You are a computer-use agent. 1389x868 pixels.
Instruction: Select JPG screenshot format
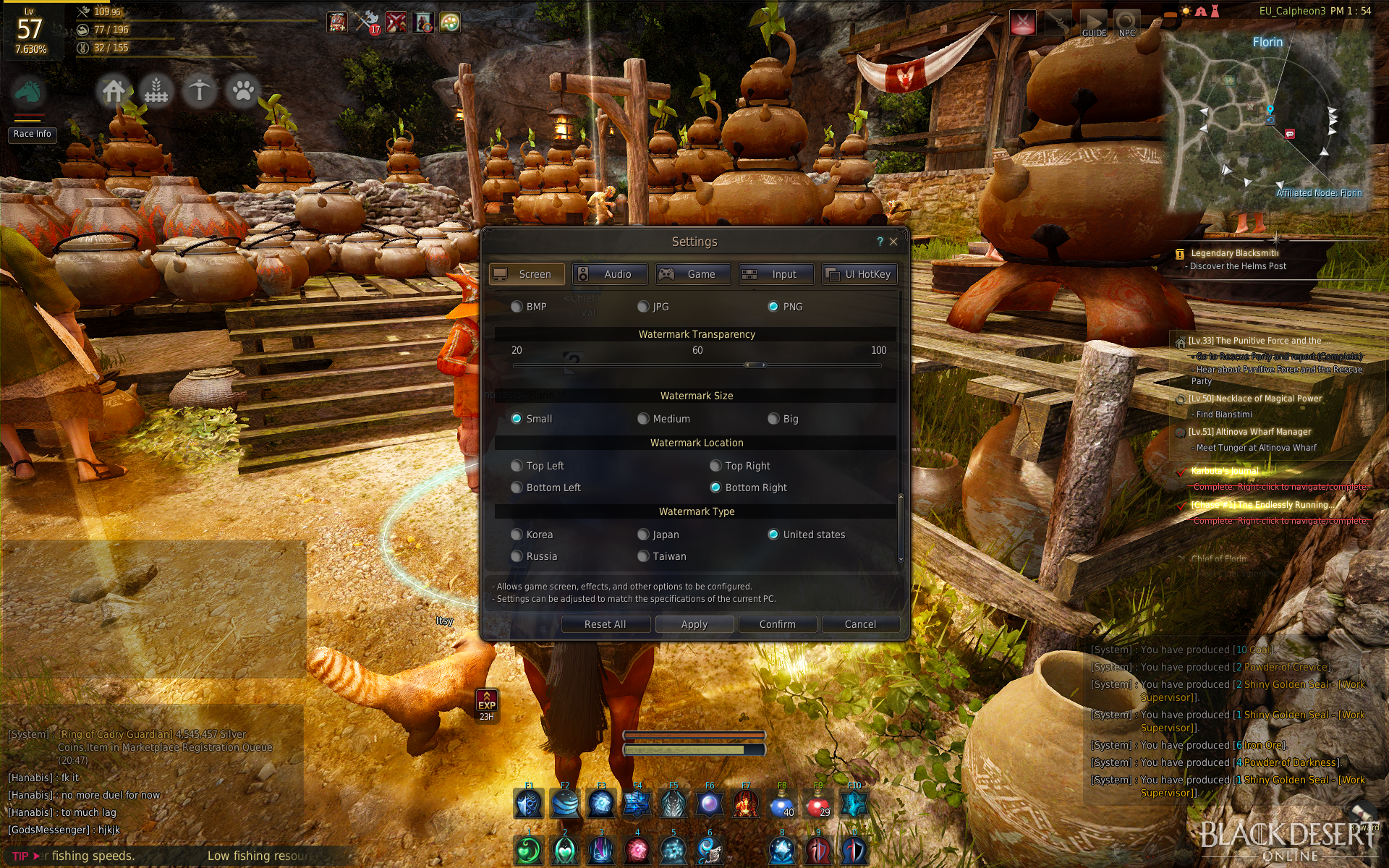coord(643,307)
